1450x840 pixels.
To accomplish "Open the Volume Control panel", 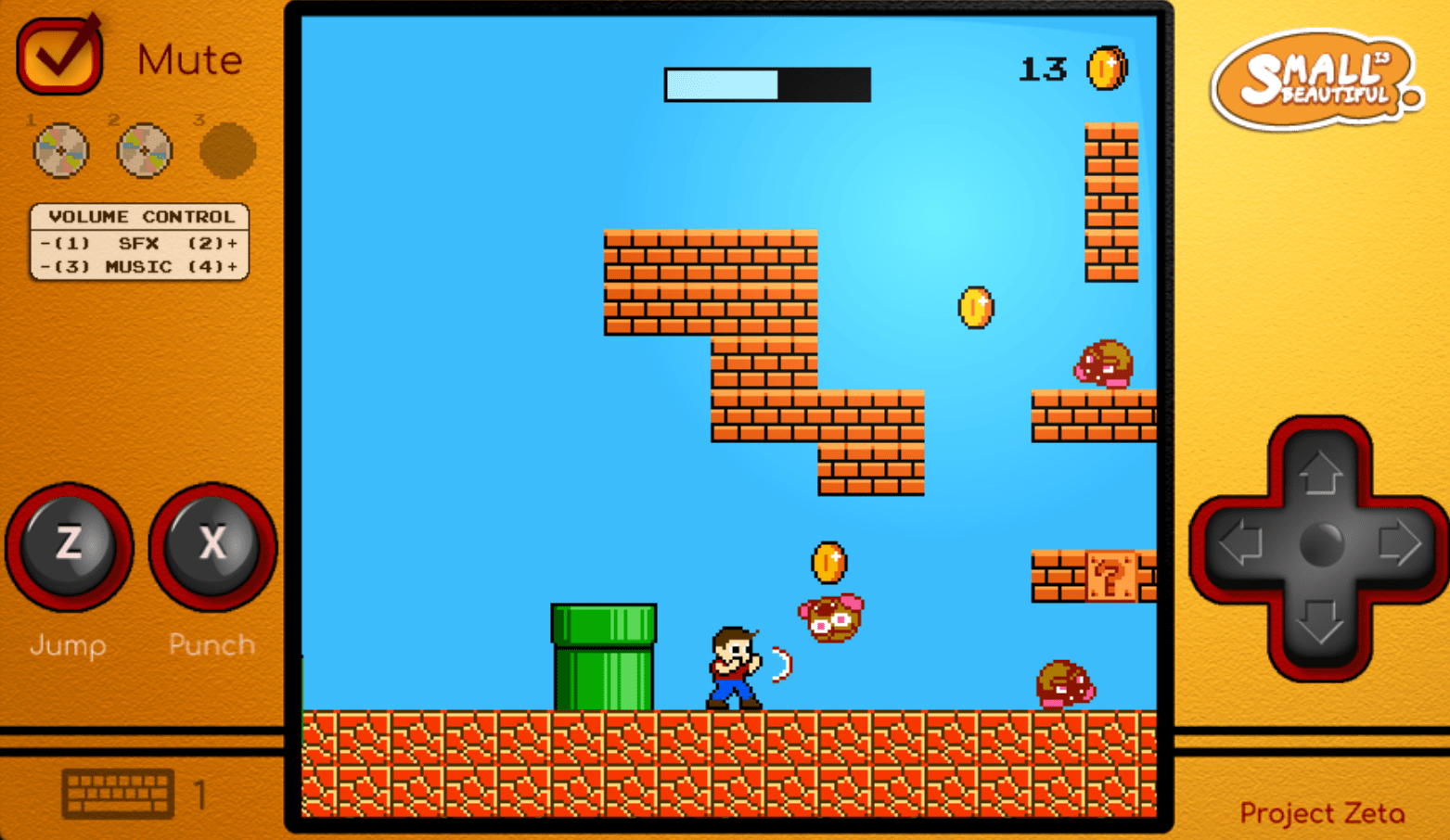I will pos(139,243).
